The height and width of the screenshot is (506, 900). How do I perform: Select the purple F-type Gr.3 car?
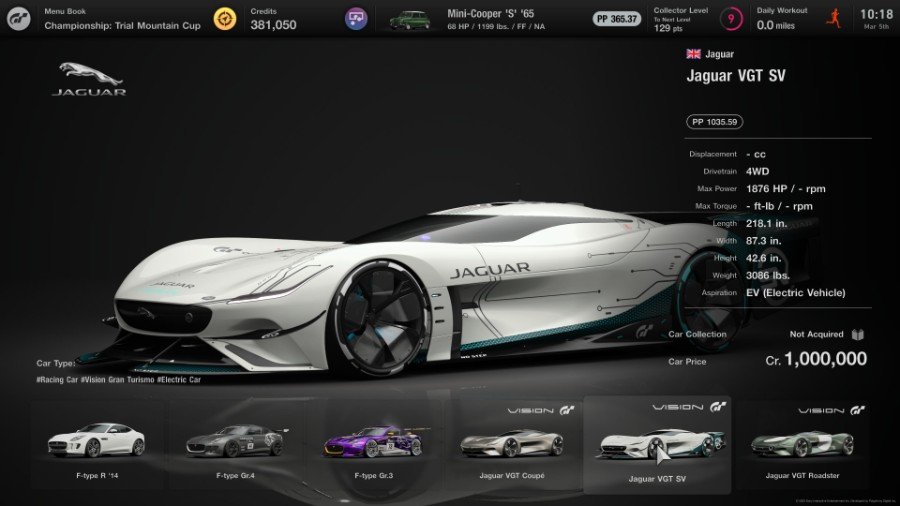coord(373,443)
